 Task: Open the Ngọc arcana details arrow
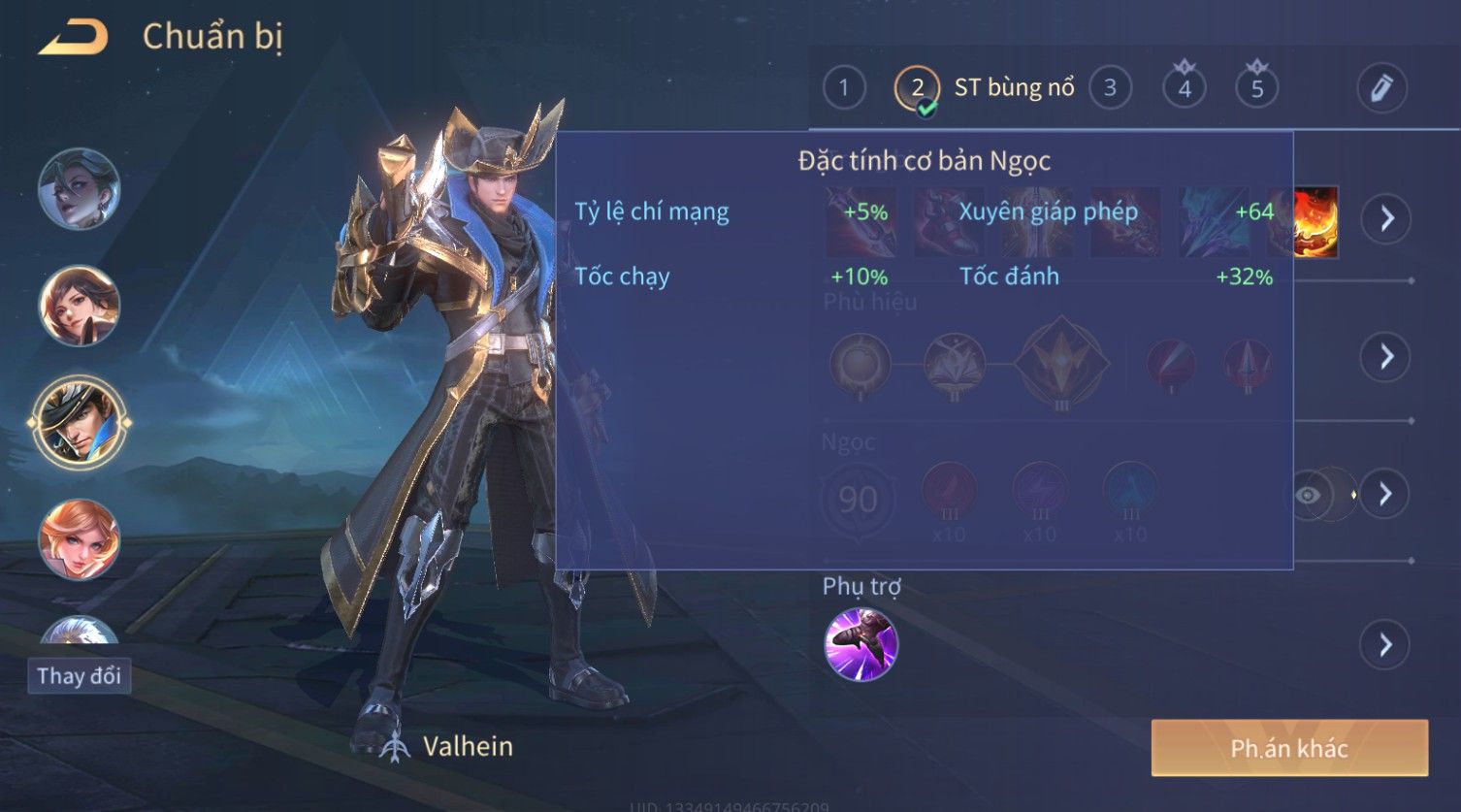1386,494
